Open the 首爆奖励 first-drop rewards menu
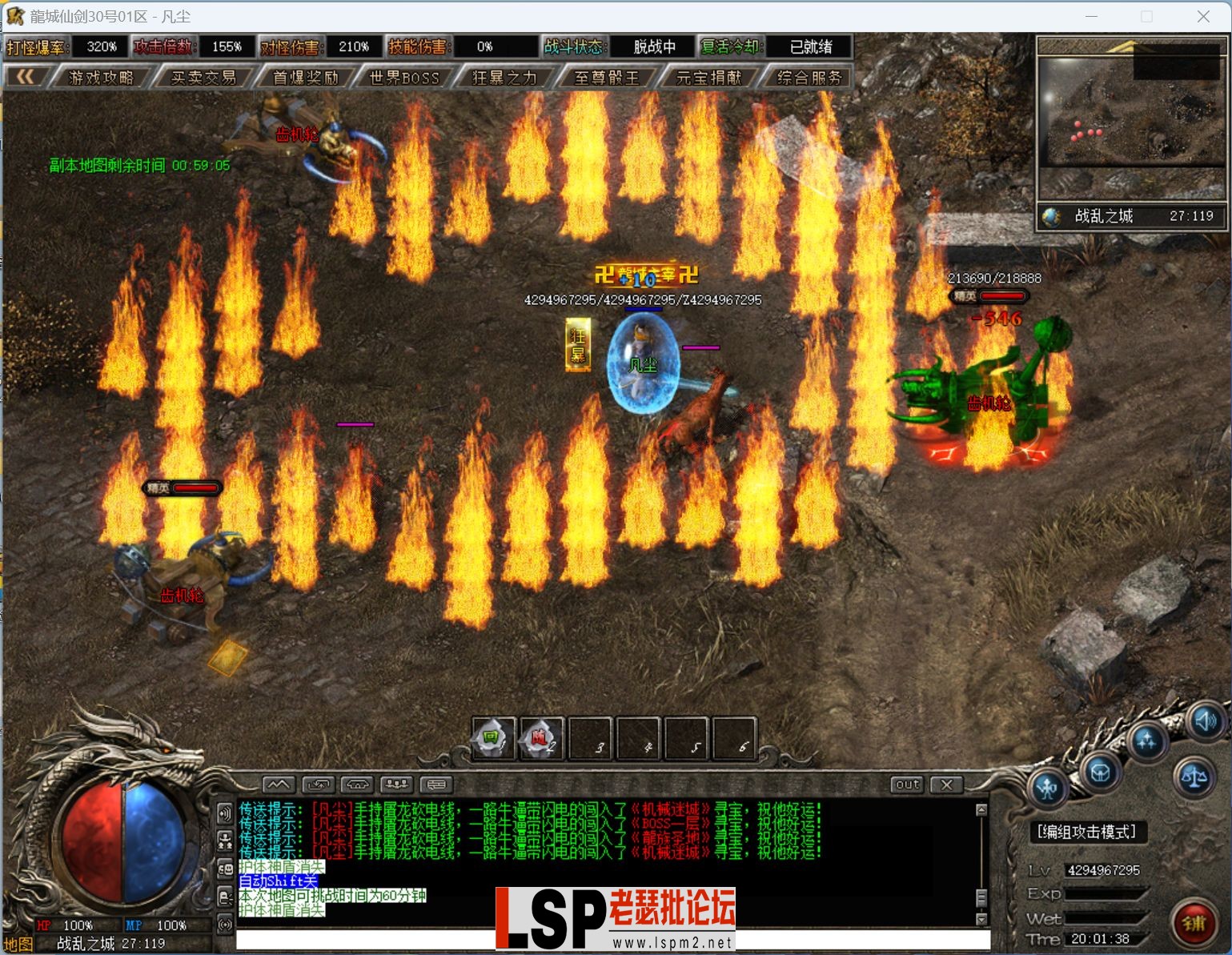This screenshot has height=955, width=1232. (x=306, y=78)
